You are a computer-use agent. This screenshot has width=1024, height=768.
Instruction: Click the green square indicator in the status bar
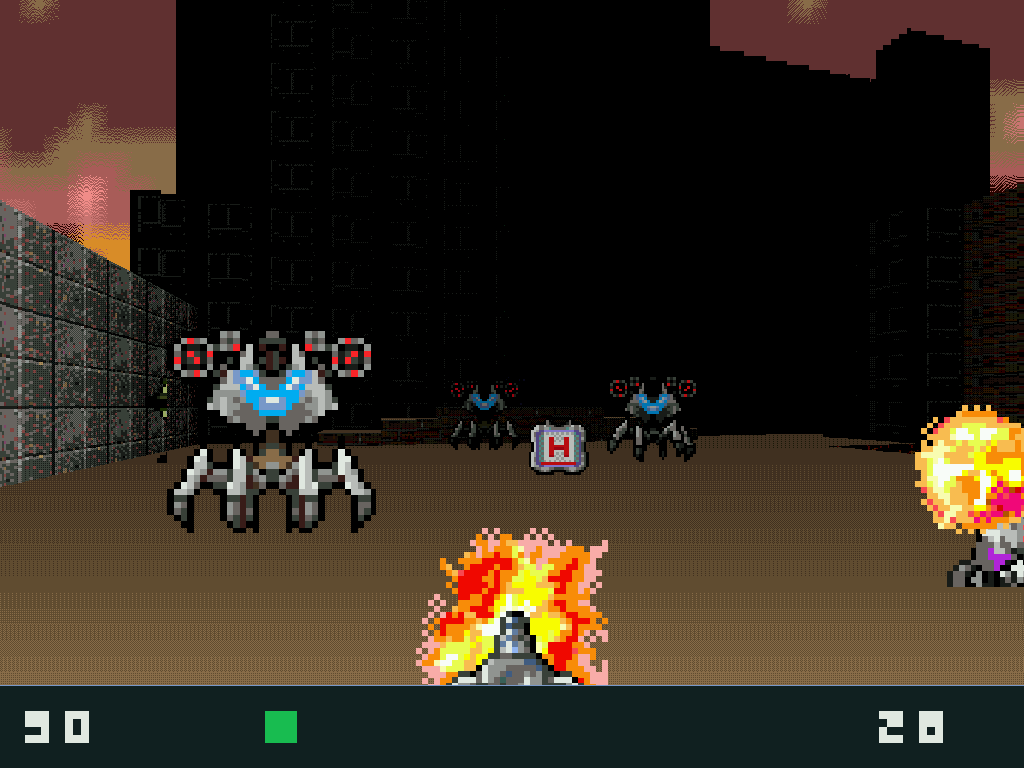point(281,727)
